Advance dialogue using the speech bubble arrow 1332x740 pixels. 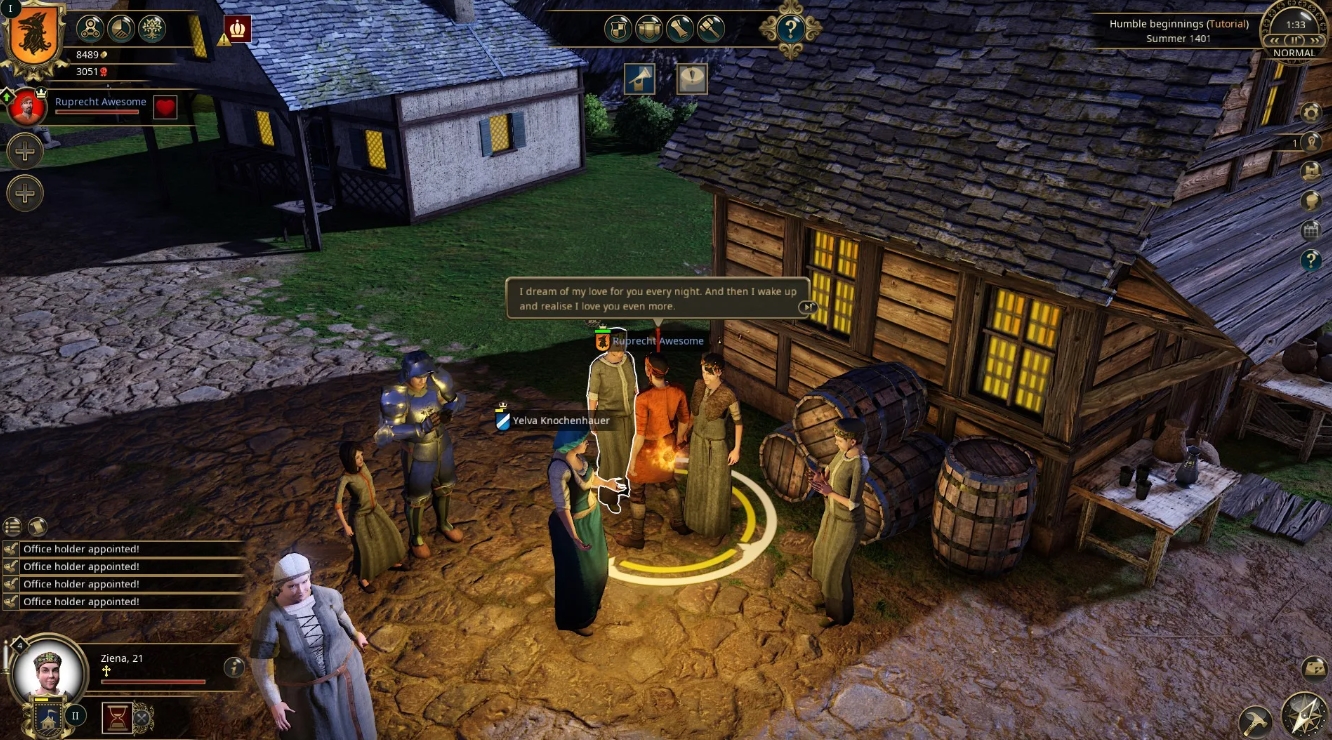[807, 307]
